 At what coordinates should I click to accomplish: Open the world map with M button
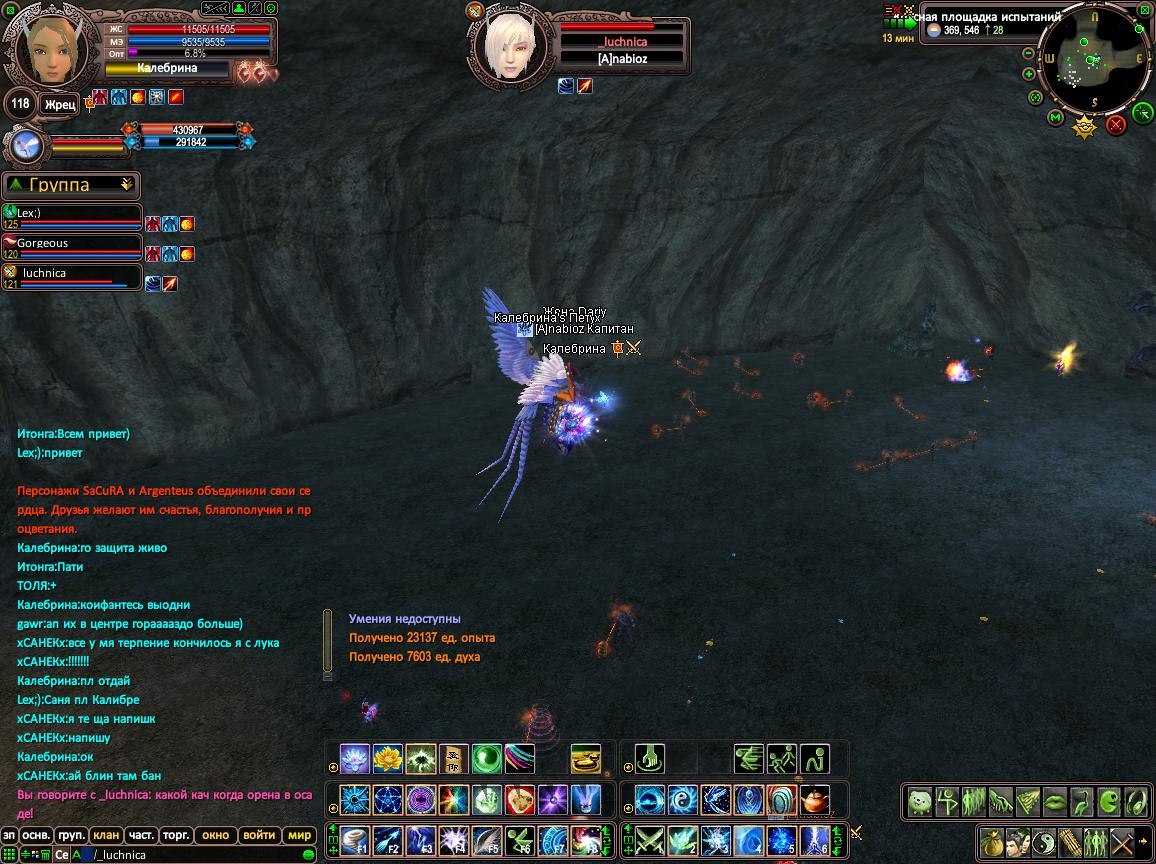point(1055,118)
